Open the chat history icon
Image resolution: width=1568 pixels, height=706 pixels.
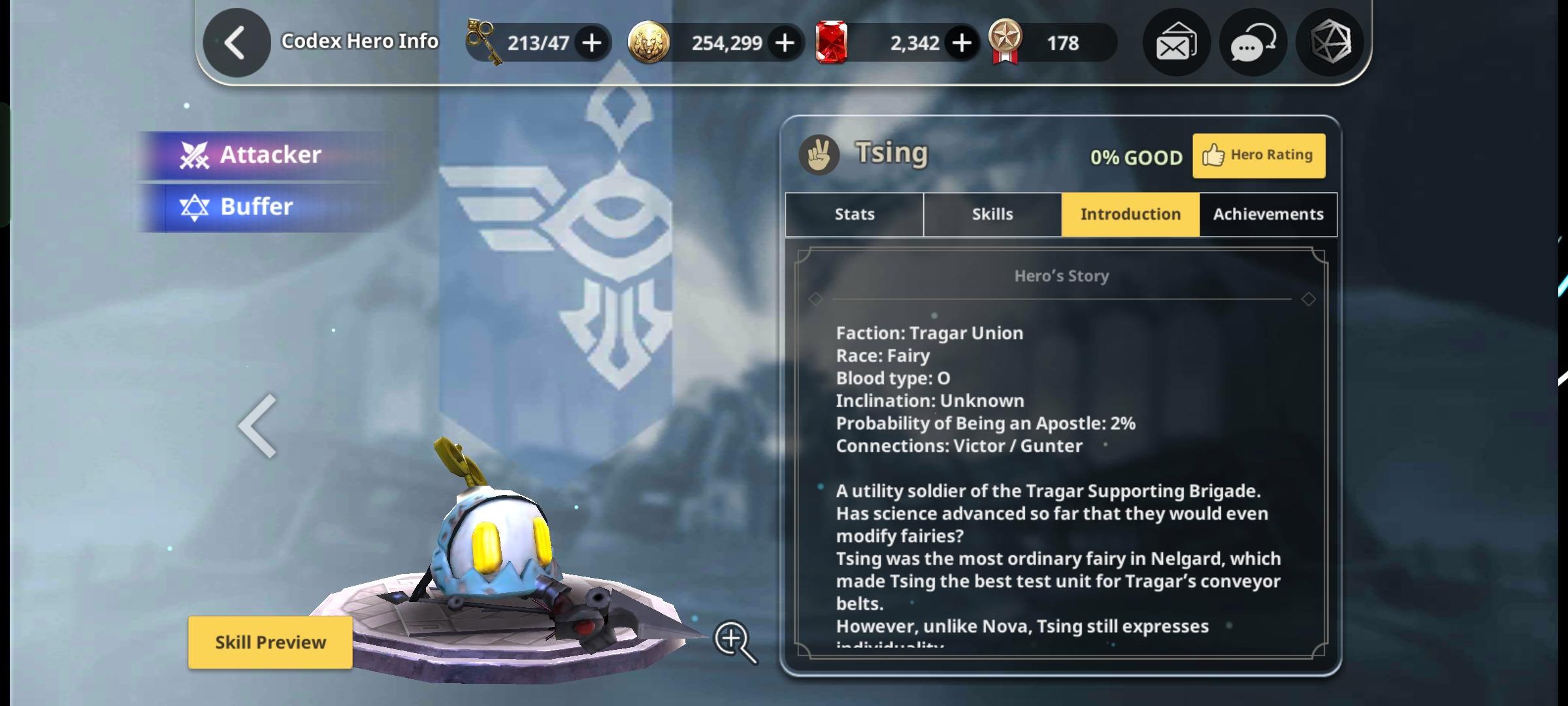pyautogui.click(x=1251, y=42)
